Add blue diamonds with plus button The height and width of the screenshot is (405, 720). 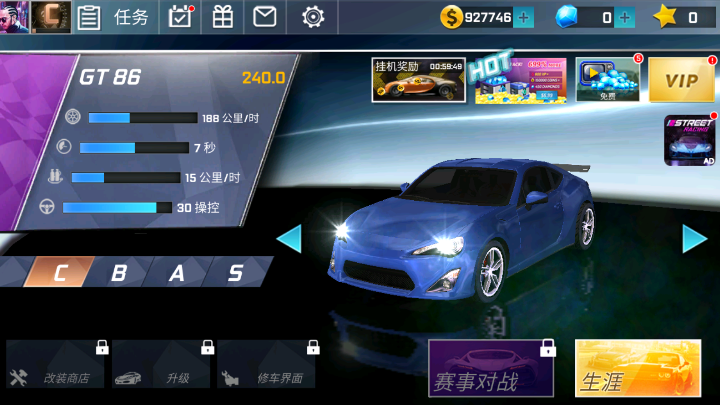pos(626,17)
